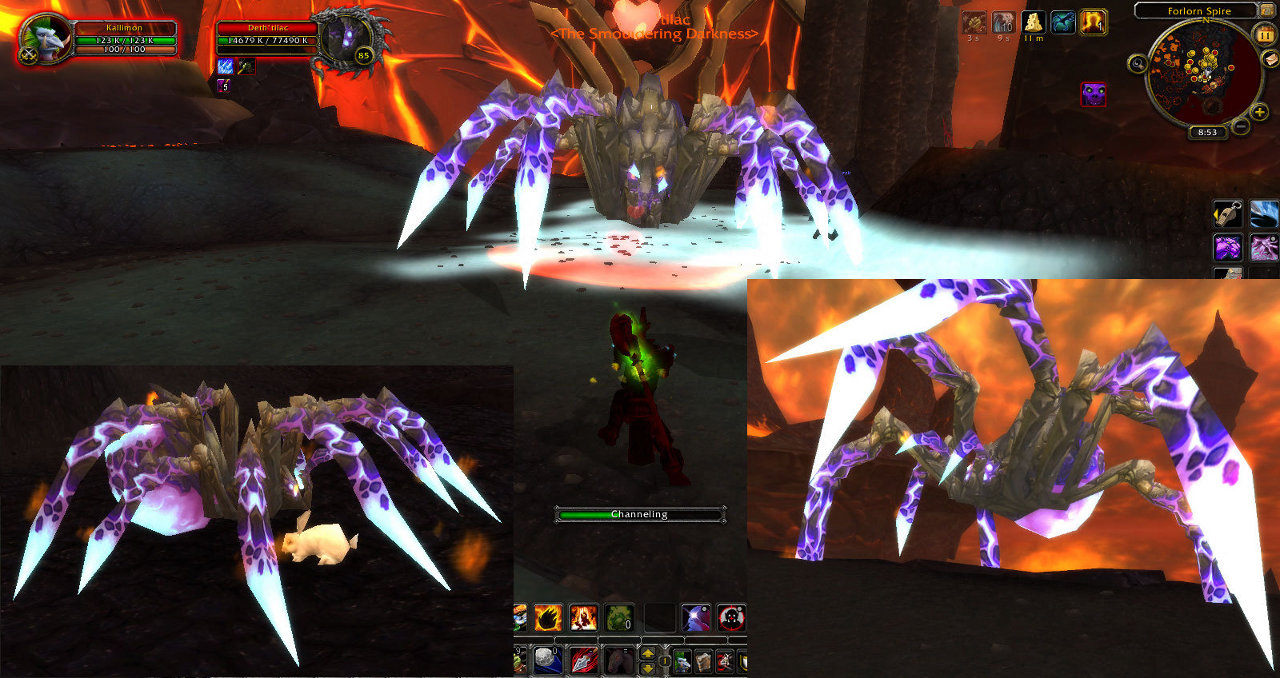Click the whistle pet ability icon

click(x=1227, y=214)
